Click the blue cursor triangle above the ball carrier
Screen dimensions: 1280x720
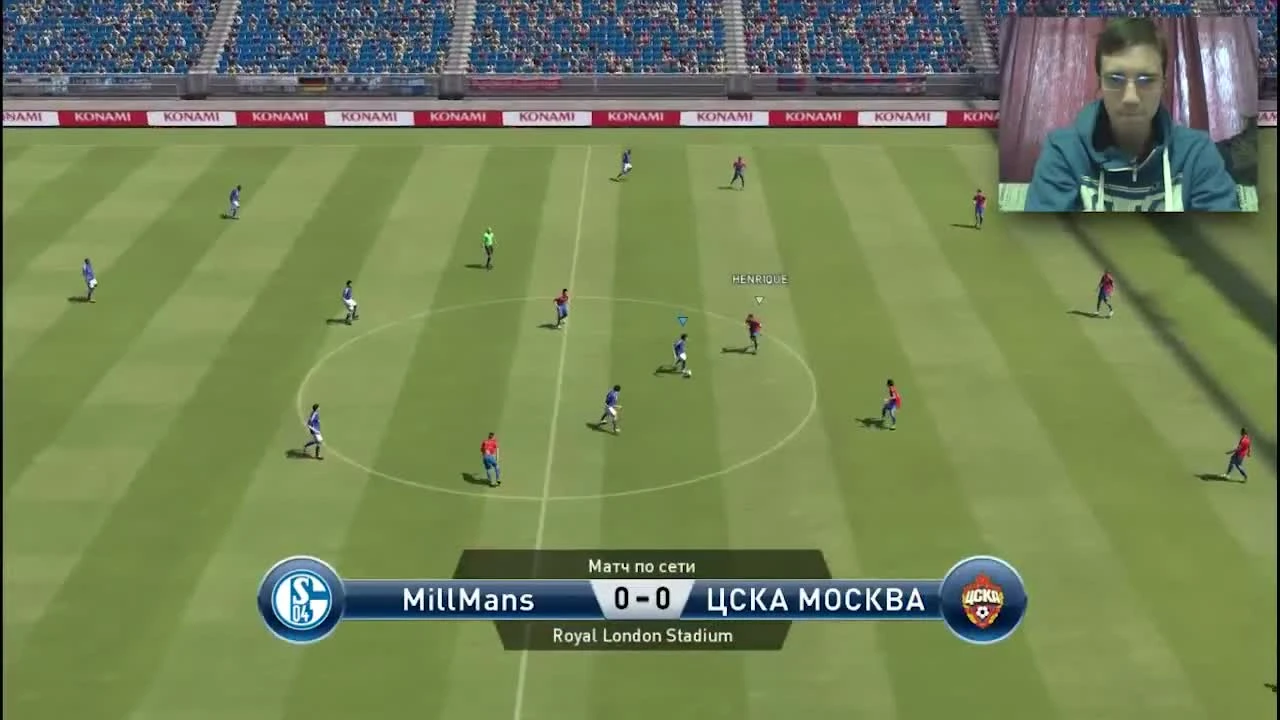click(x=681, y=320)
